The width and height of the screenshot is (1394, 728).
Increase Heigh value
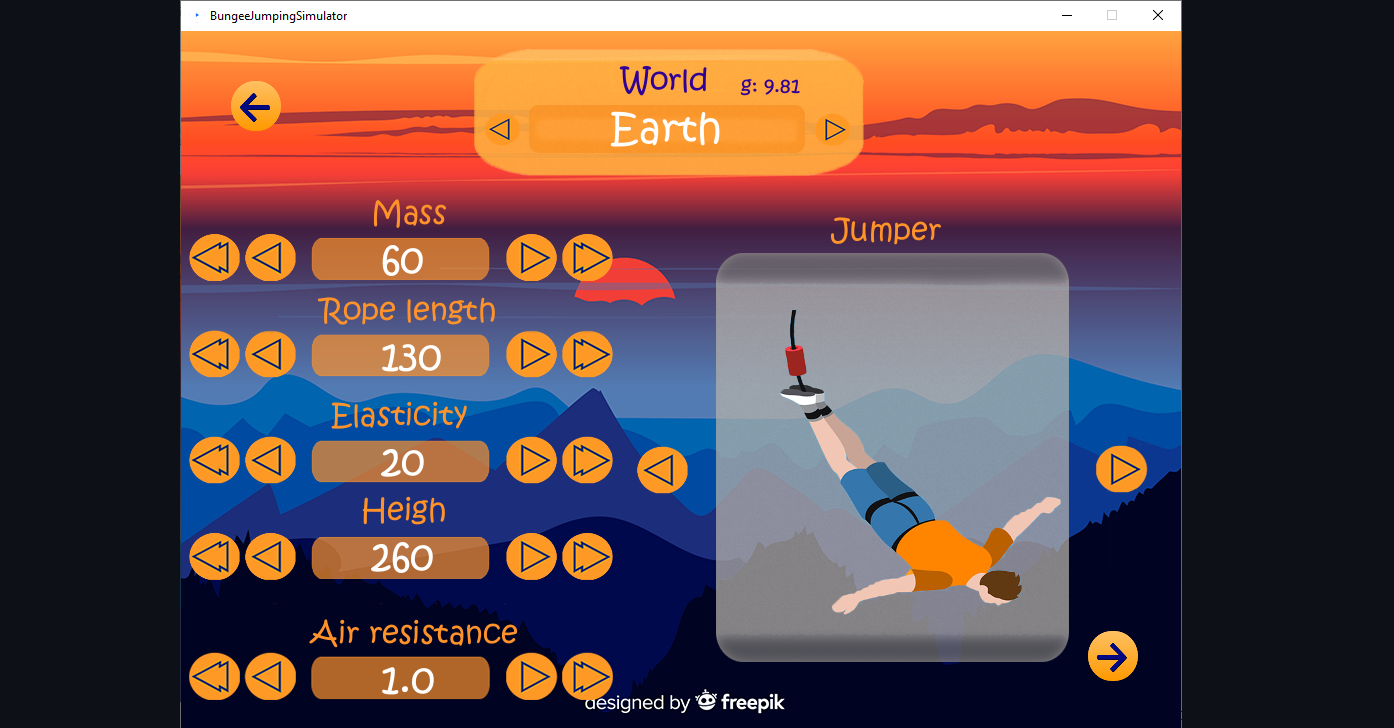pos(531,557)
